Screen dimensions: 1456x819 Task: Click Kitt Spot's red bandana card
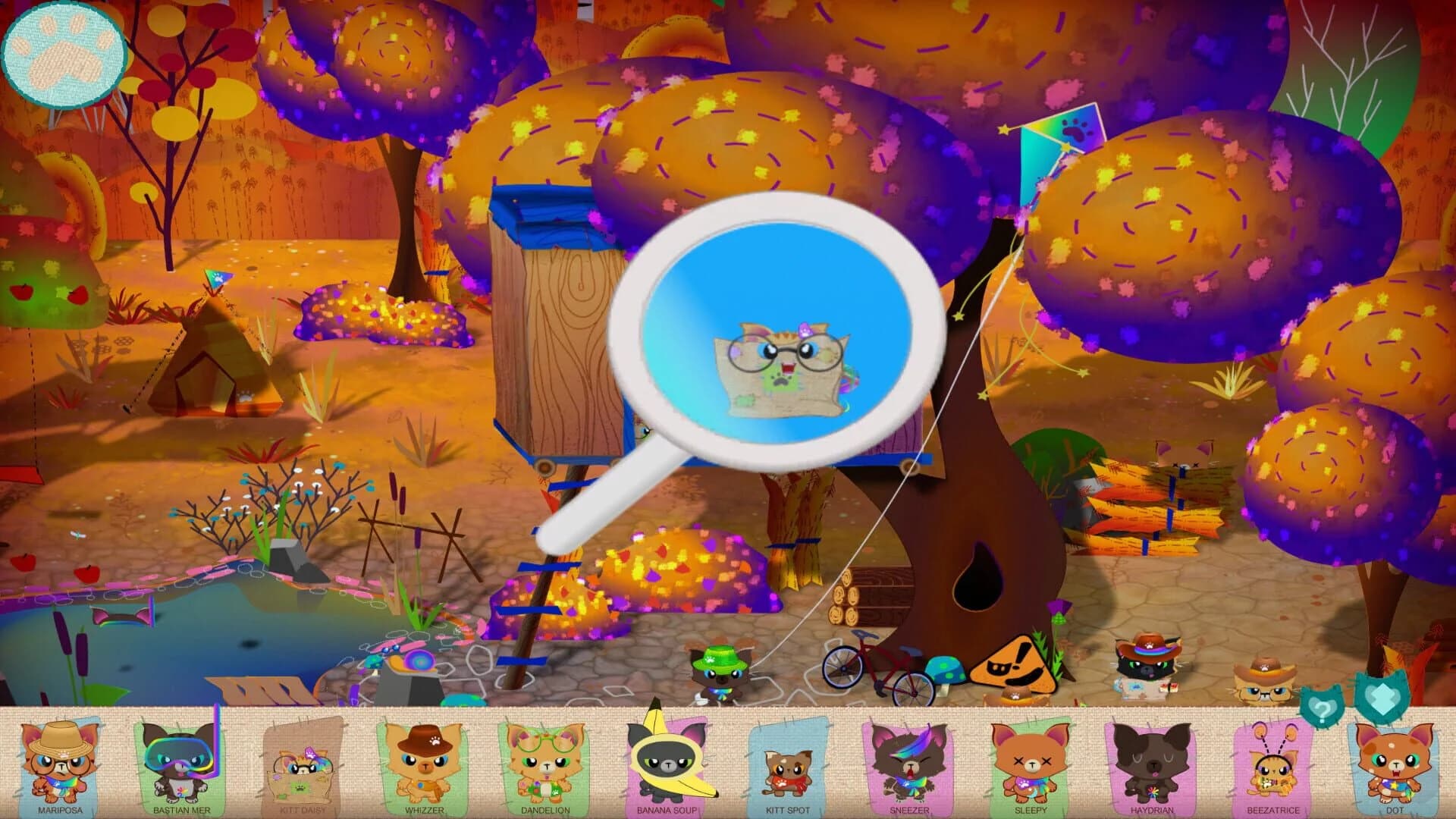tap(789, 762)
